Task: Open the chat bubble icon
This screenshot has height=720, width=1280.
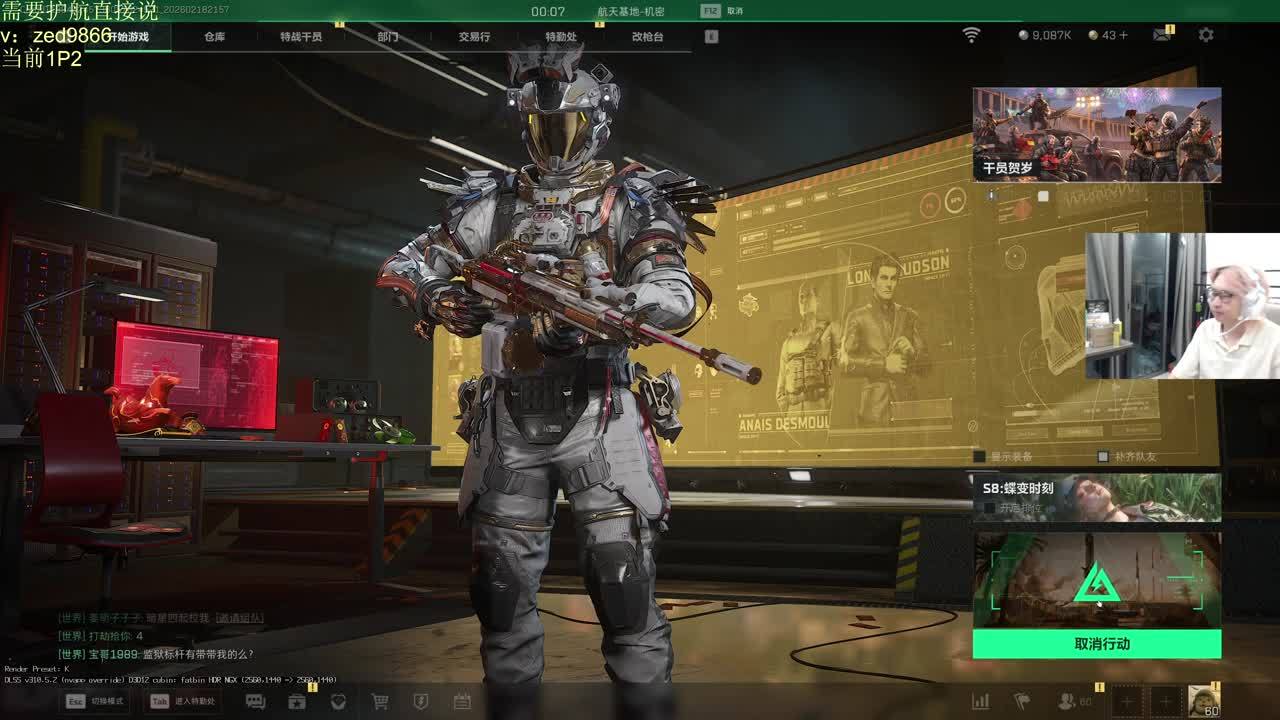Action: tap(255, 702)
